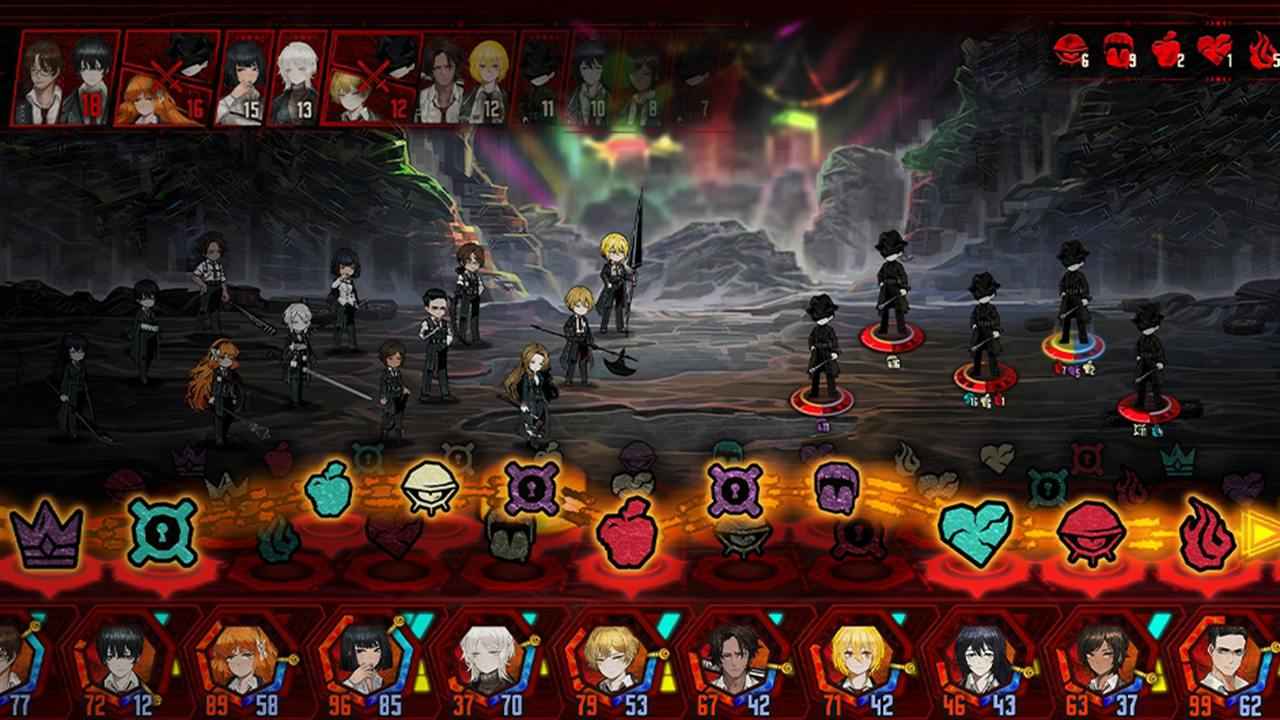
Task: Select the white lantern creature icon in the chain
Action: pos(434,490)
